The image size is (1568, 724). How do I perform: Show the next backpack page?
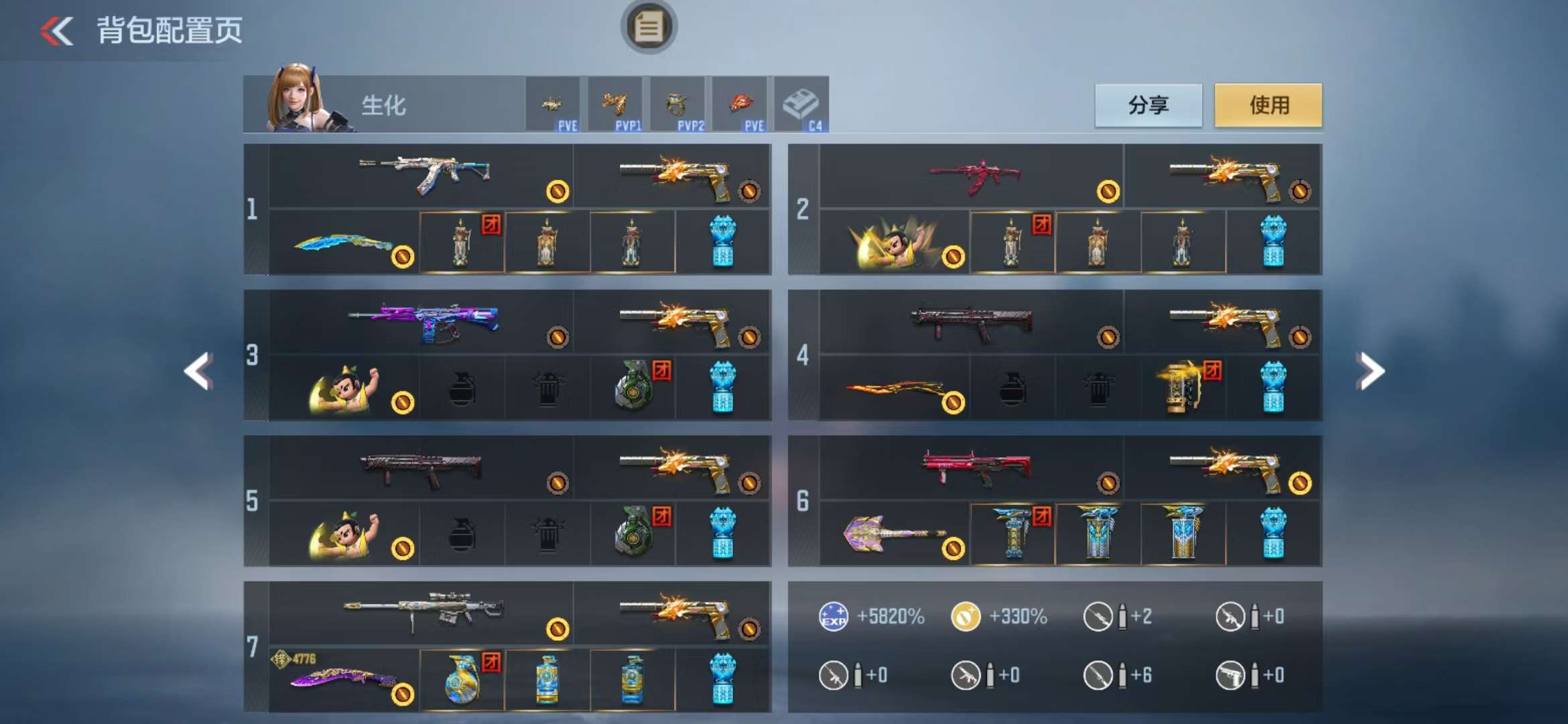(1370, 371)
